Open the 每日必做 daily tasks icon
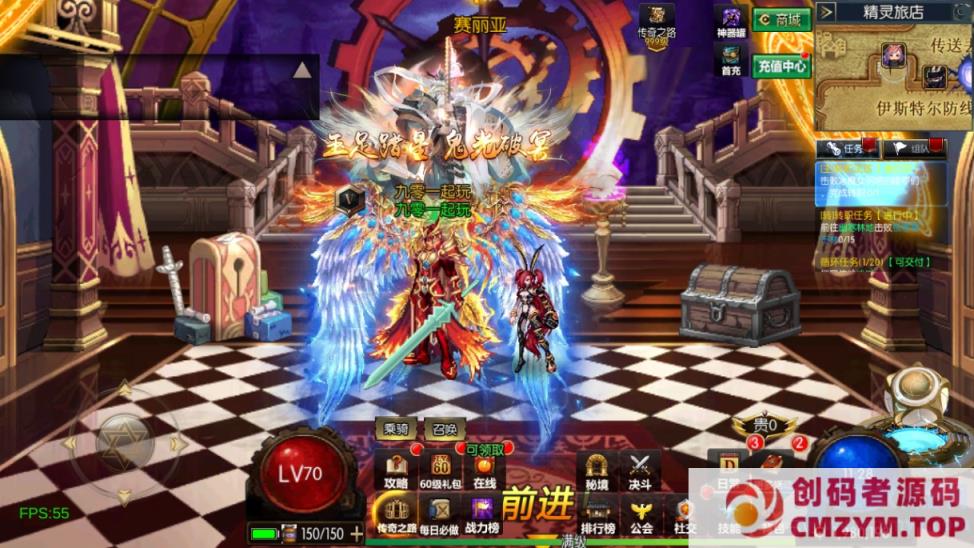Screen dimensions: 974x548 (439, 513)
